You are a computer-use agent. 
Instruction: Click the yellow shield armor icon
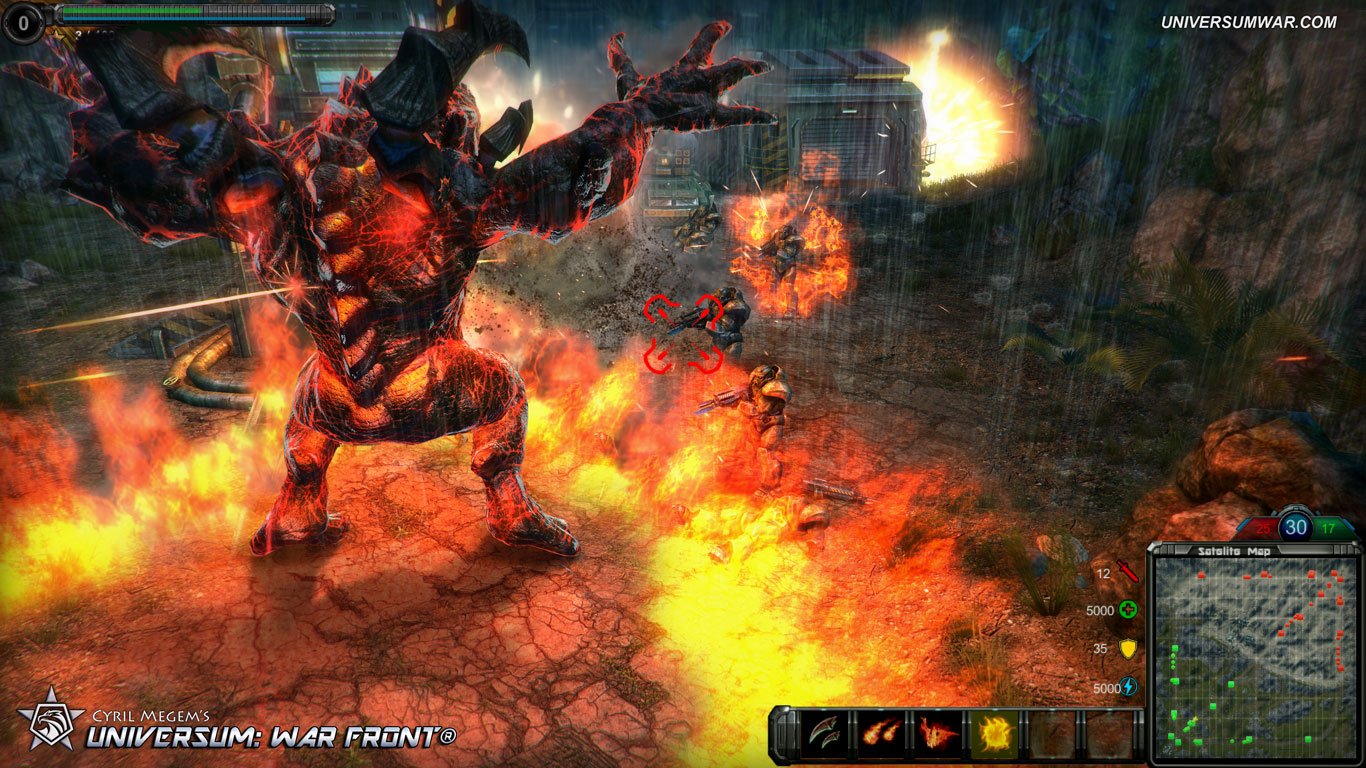click(1127, 649)
